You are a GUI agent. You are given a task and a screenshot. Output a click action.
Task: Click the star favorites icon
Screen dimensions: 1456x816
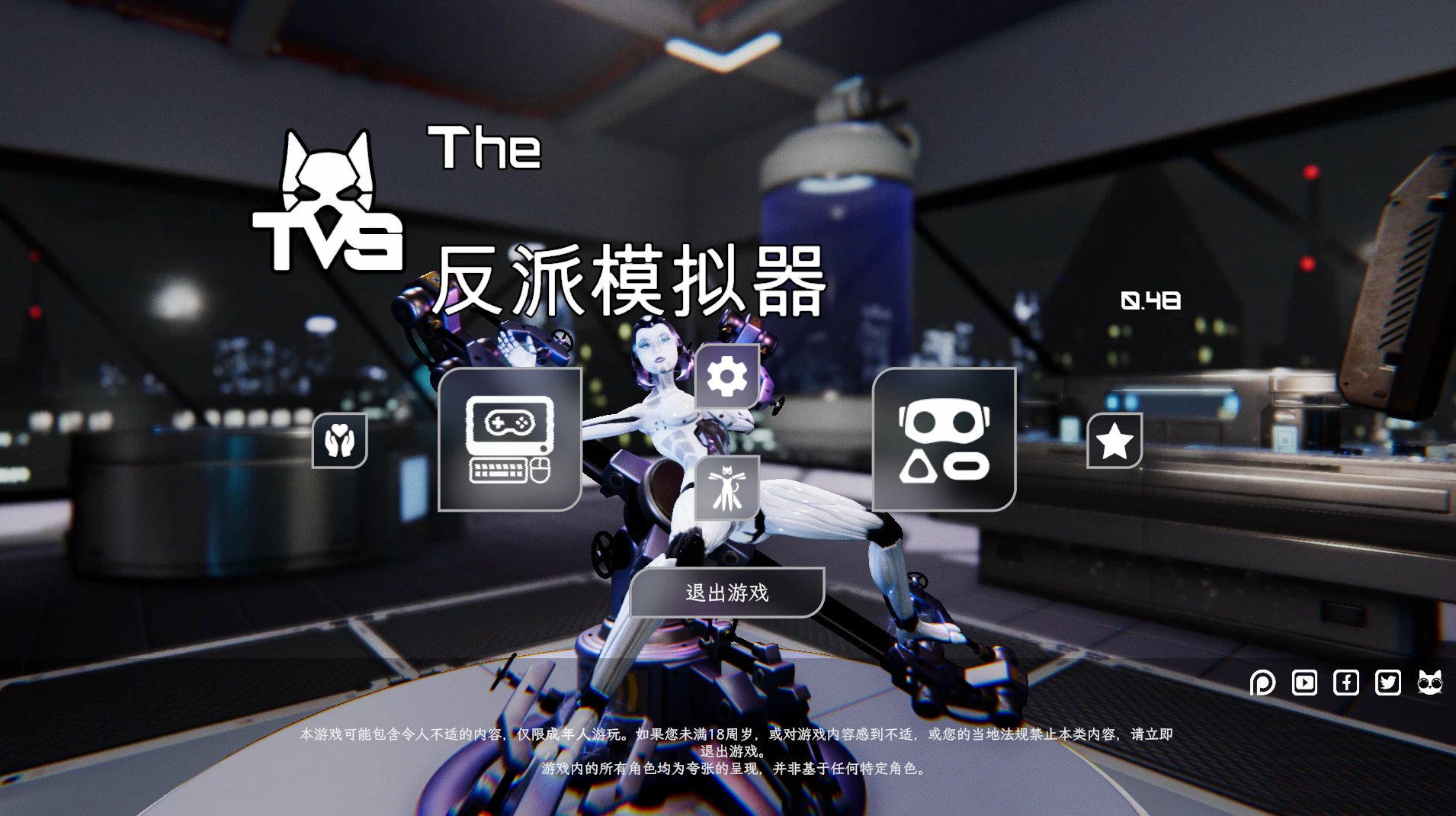click(x=1114, y=441)
